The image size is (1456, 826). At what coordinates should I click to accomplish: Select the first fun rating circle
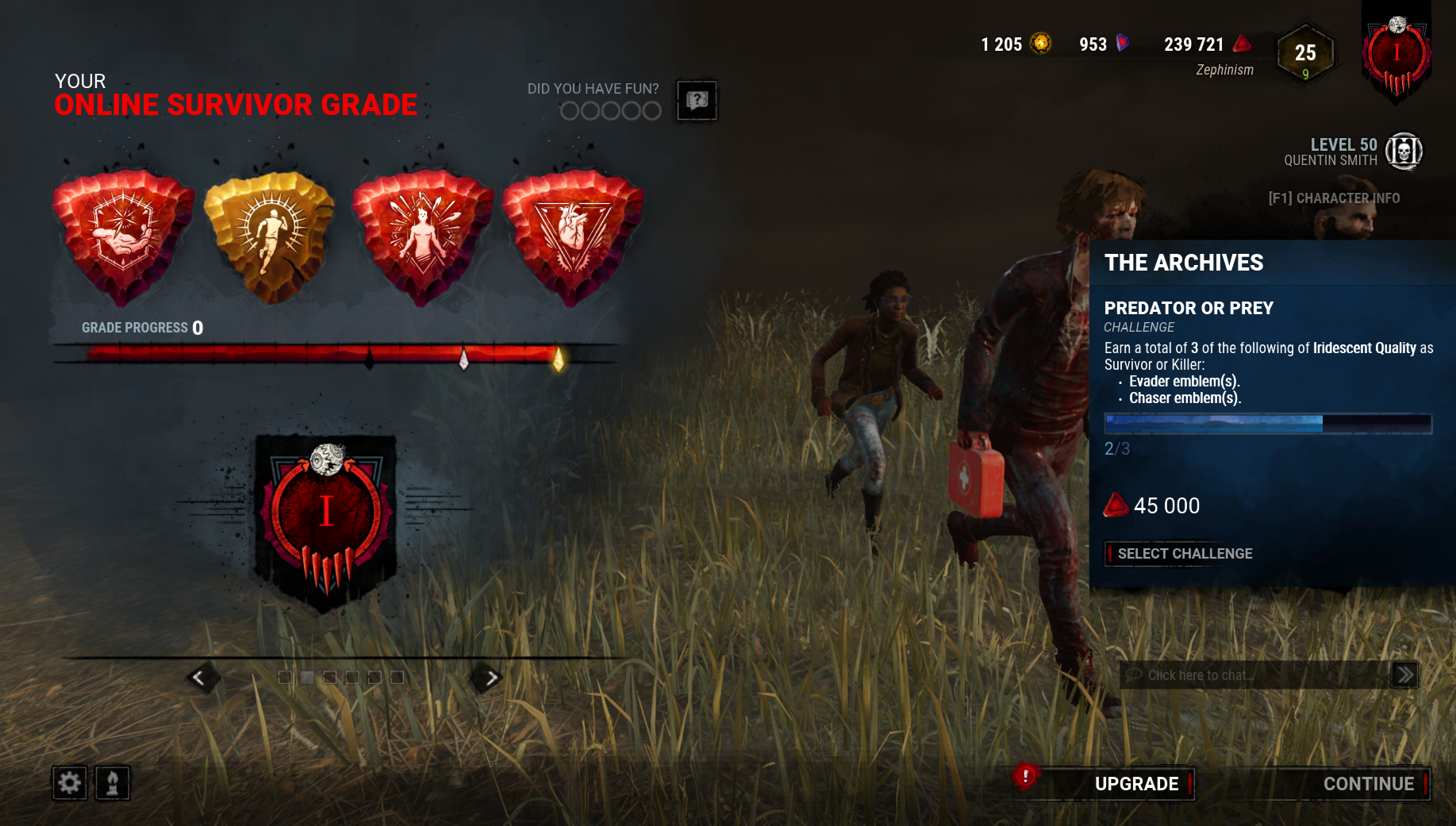pyautogui.click(x=568, y=110)
